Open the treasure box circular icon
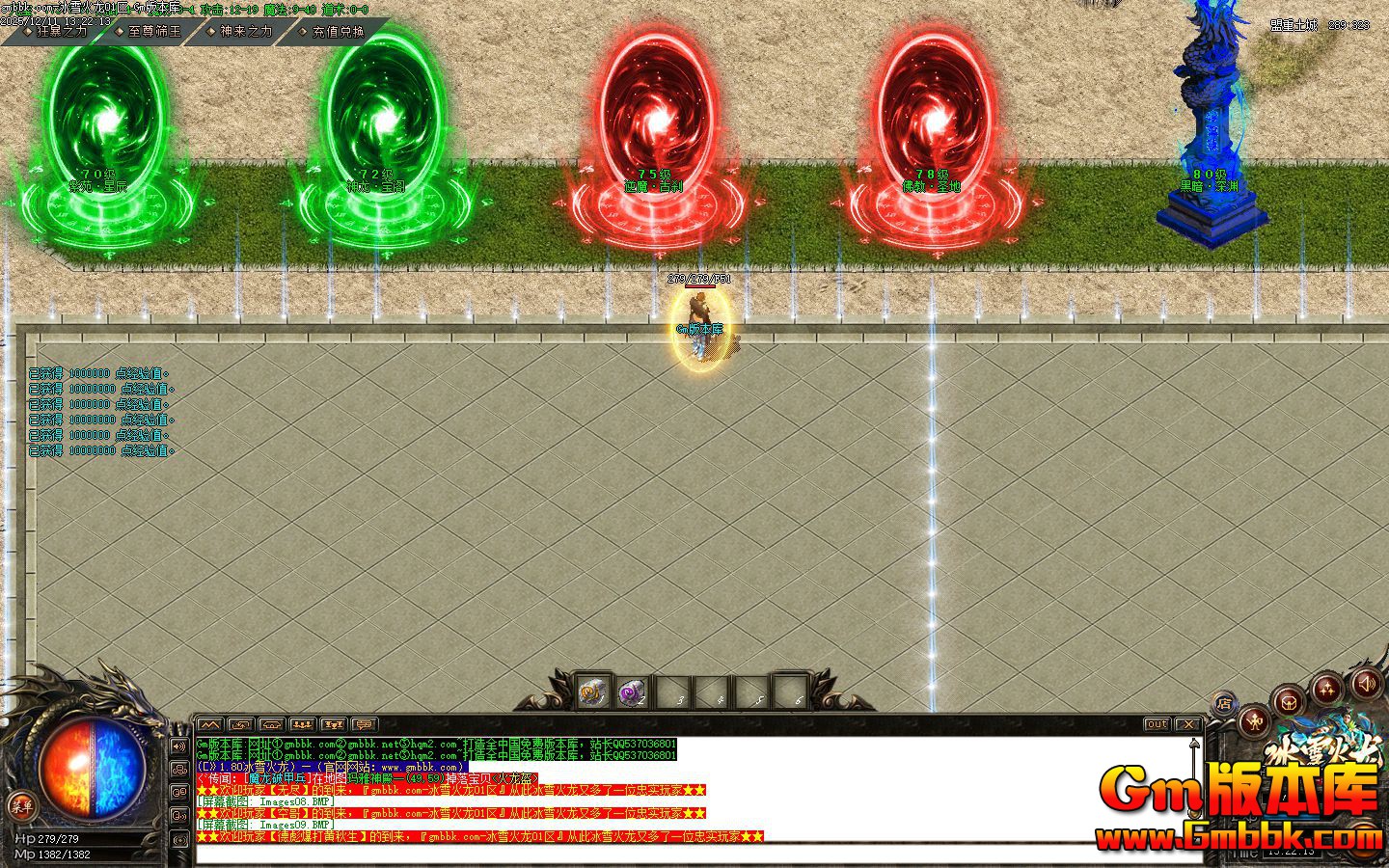 (1288, 704)
